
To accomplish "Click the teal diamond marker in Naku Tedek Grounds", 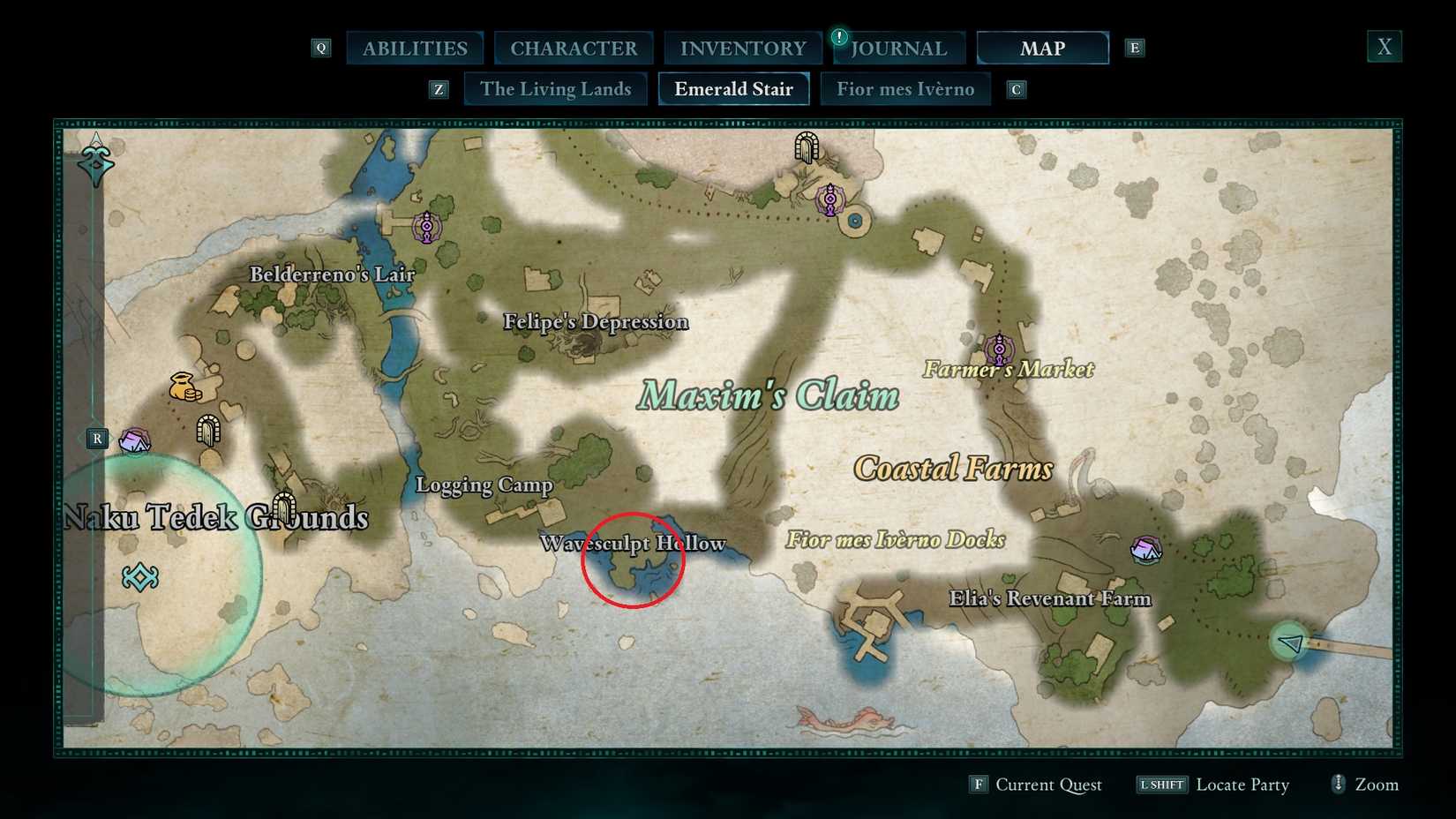I will 139,578.
